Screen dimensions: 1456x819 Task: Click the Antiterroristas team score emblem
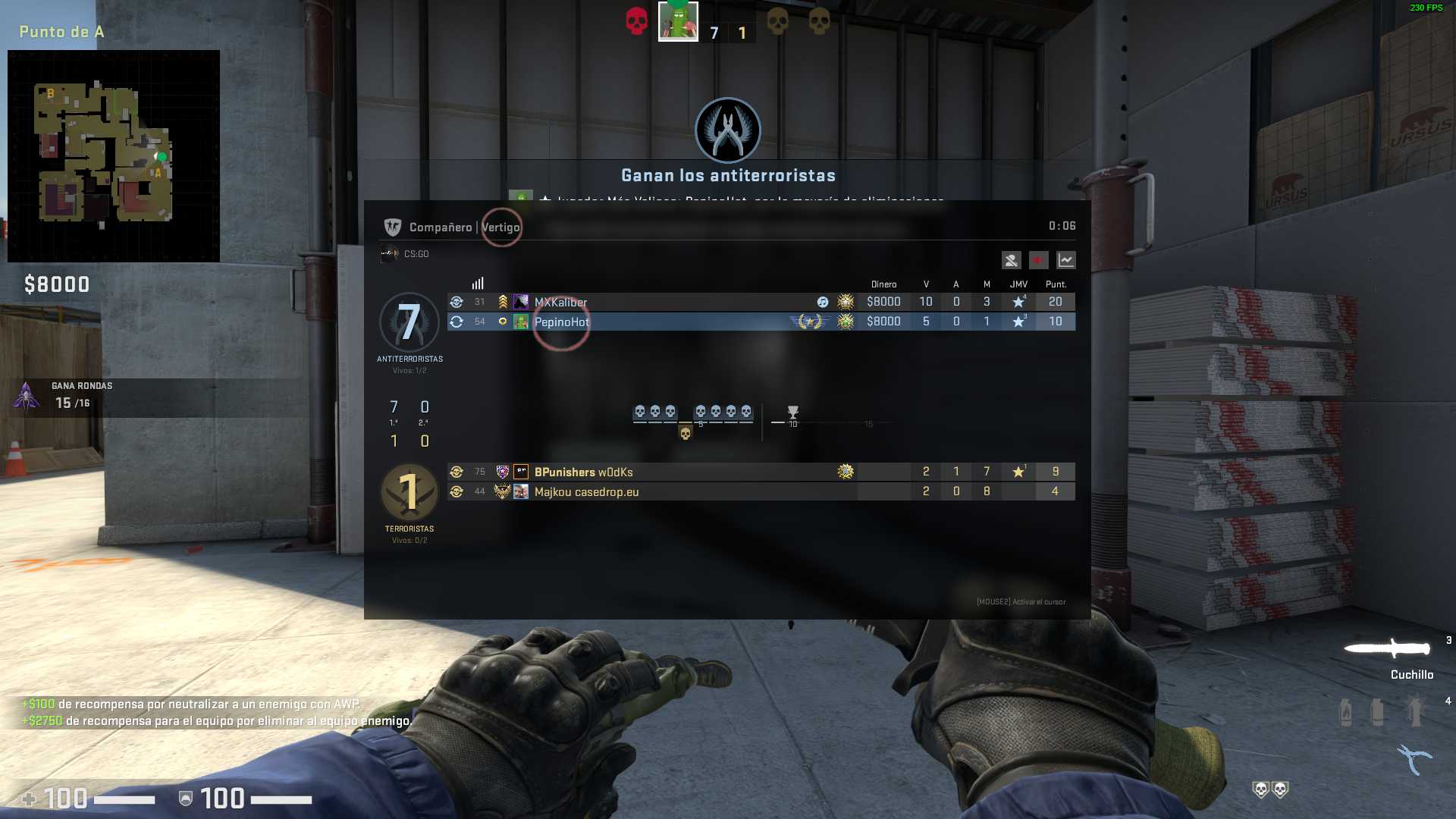point(409,322)
